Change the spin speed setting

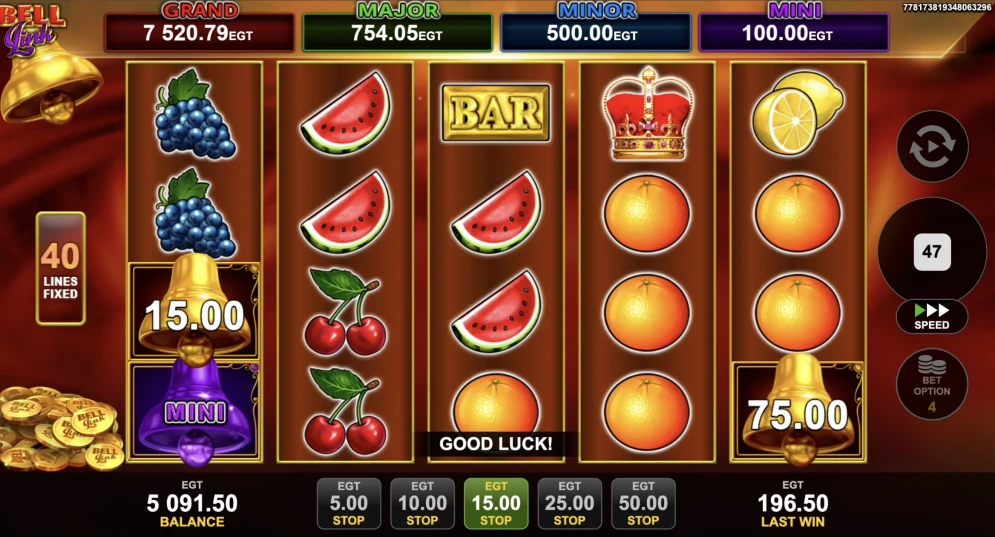tap(932, 316)
